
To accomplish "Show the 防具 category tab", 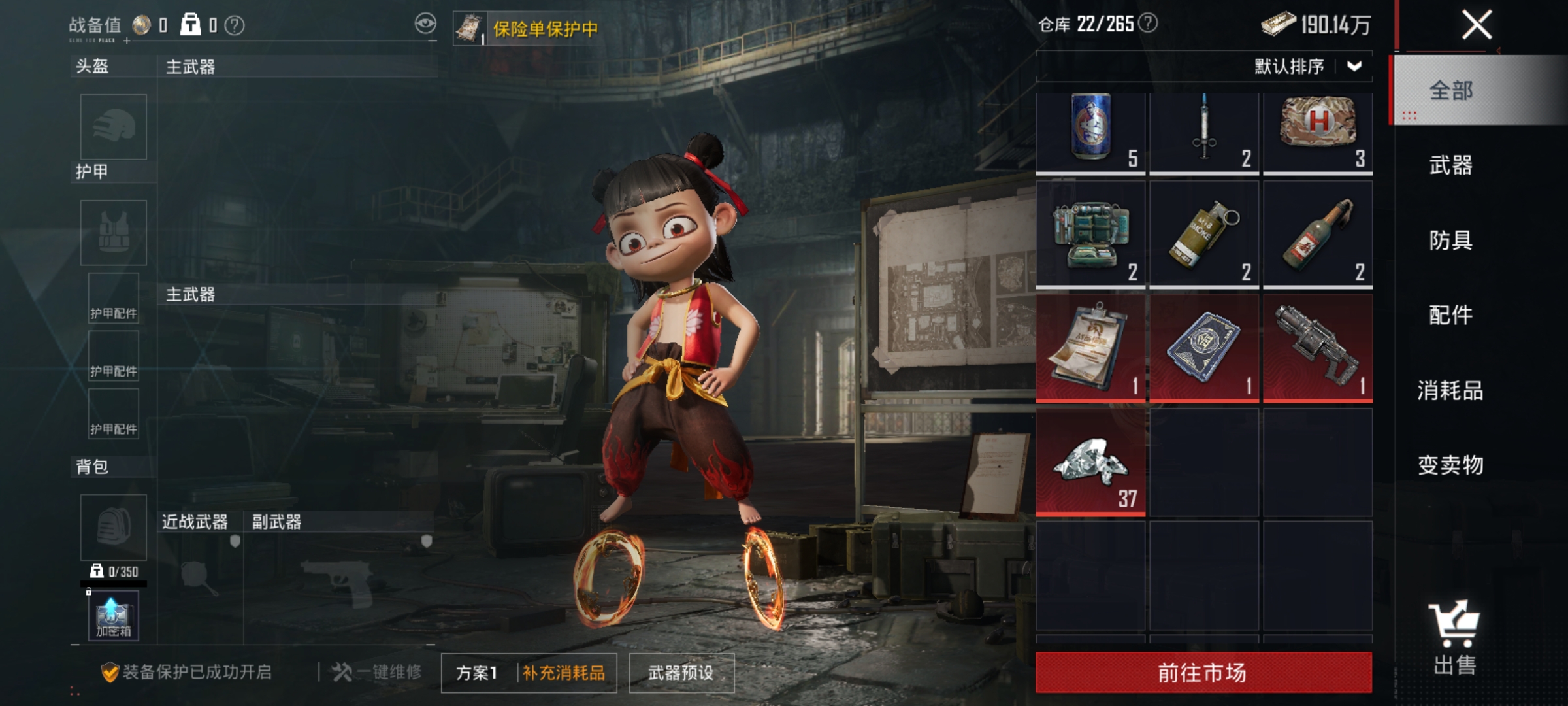I will [1450, 241].
